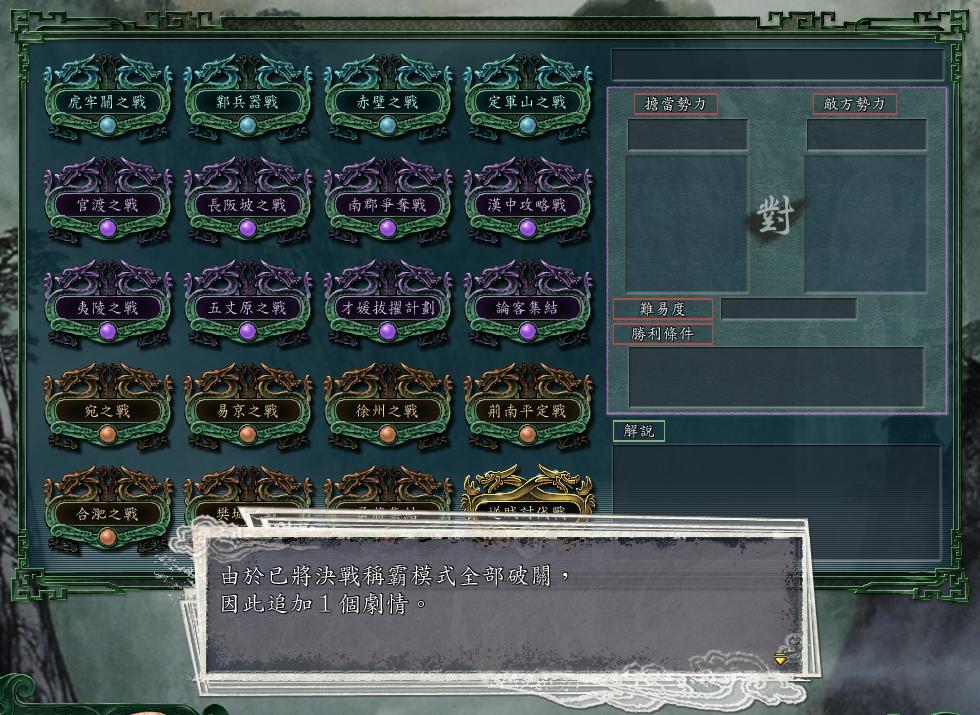This screenshot has width=980, height=715.
Task: Select the 易京之戰 scenario
Action: point(248,411)
